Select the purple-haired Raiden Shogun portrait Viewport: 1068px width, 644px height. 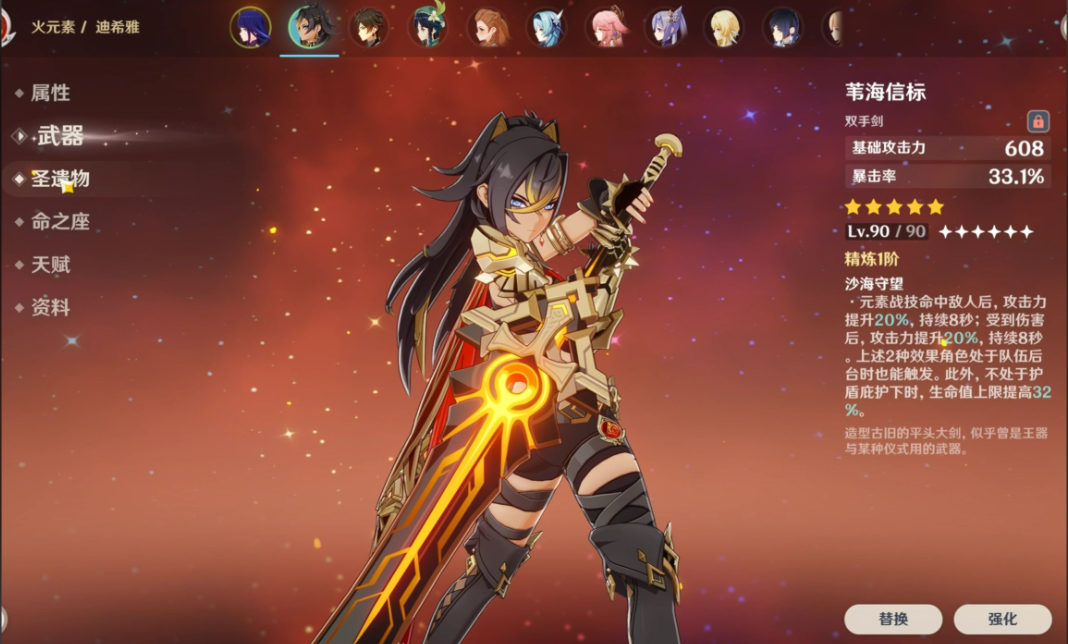coord(250,27)
